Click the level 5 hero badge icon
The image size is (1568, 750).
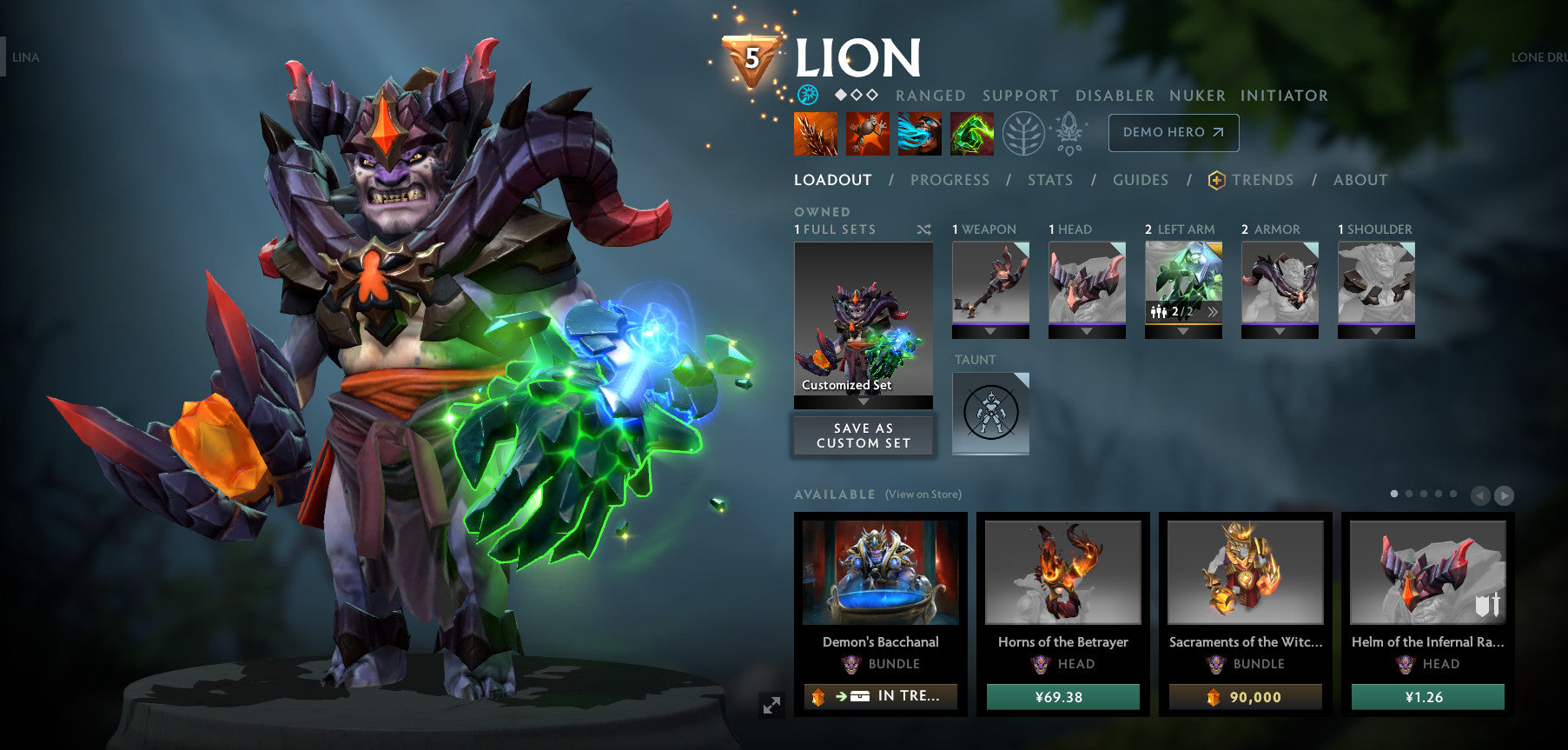[x=748, y=59]
